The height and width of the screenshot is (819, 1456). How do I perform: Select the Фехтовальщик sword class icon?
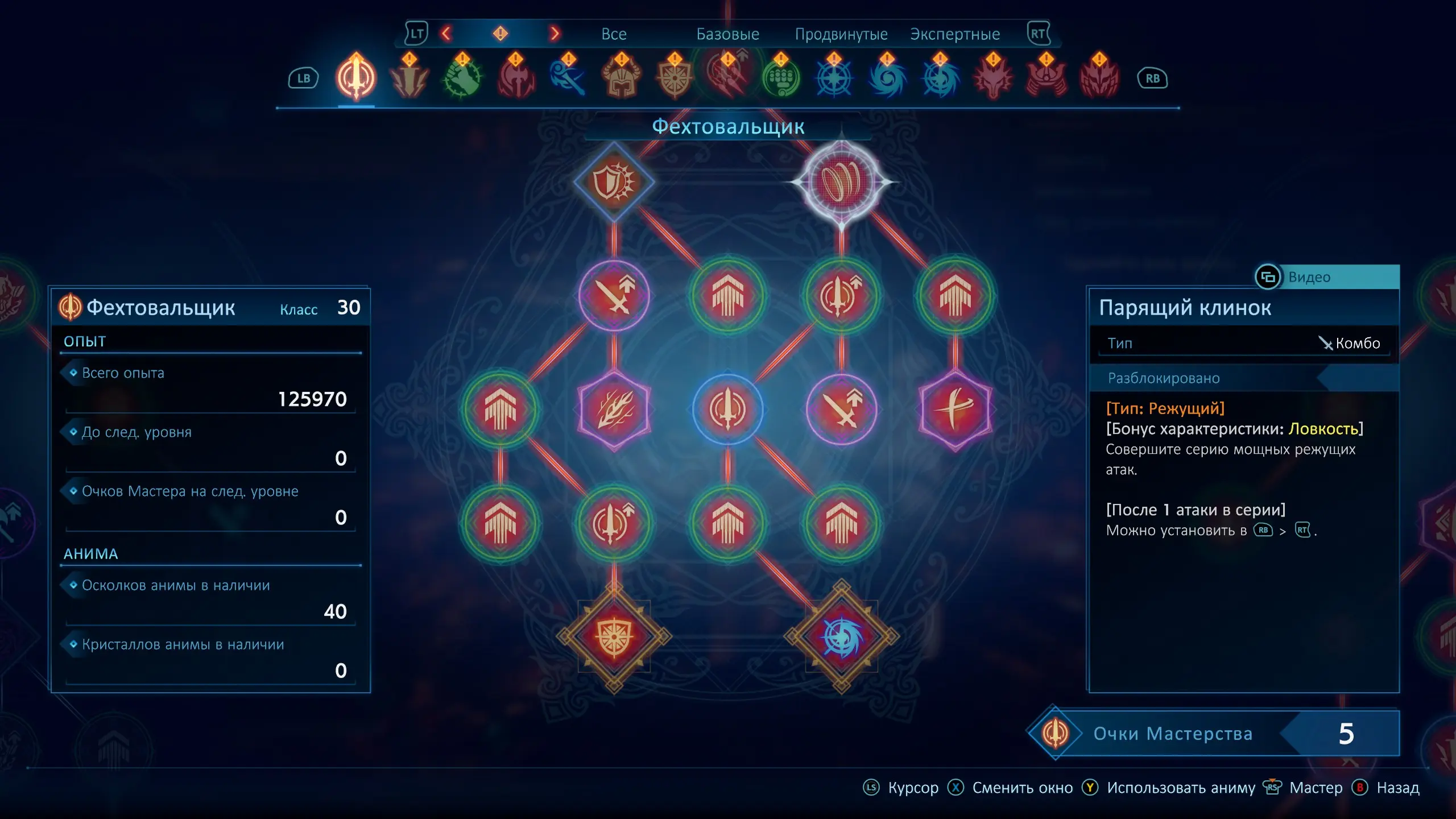point(356,78)
